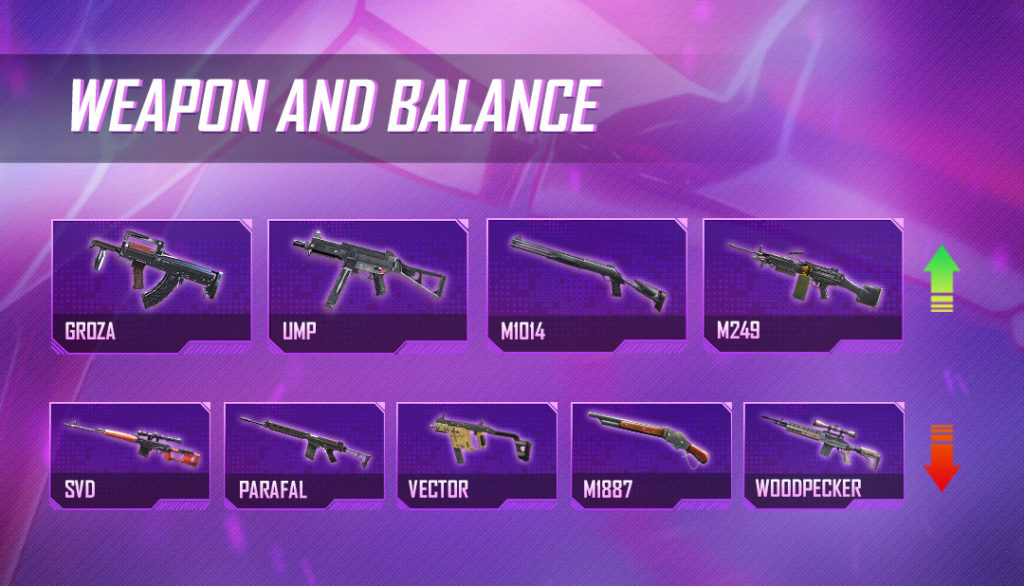Select the SVD sniper card
Screen dimensions: 1024x586
pyautogui.click(x=130, y=455)
